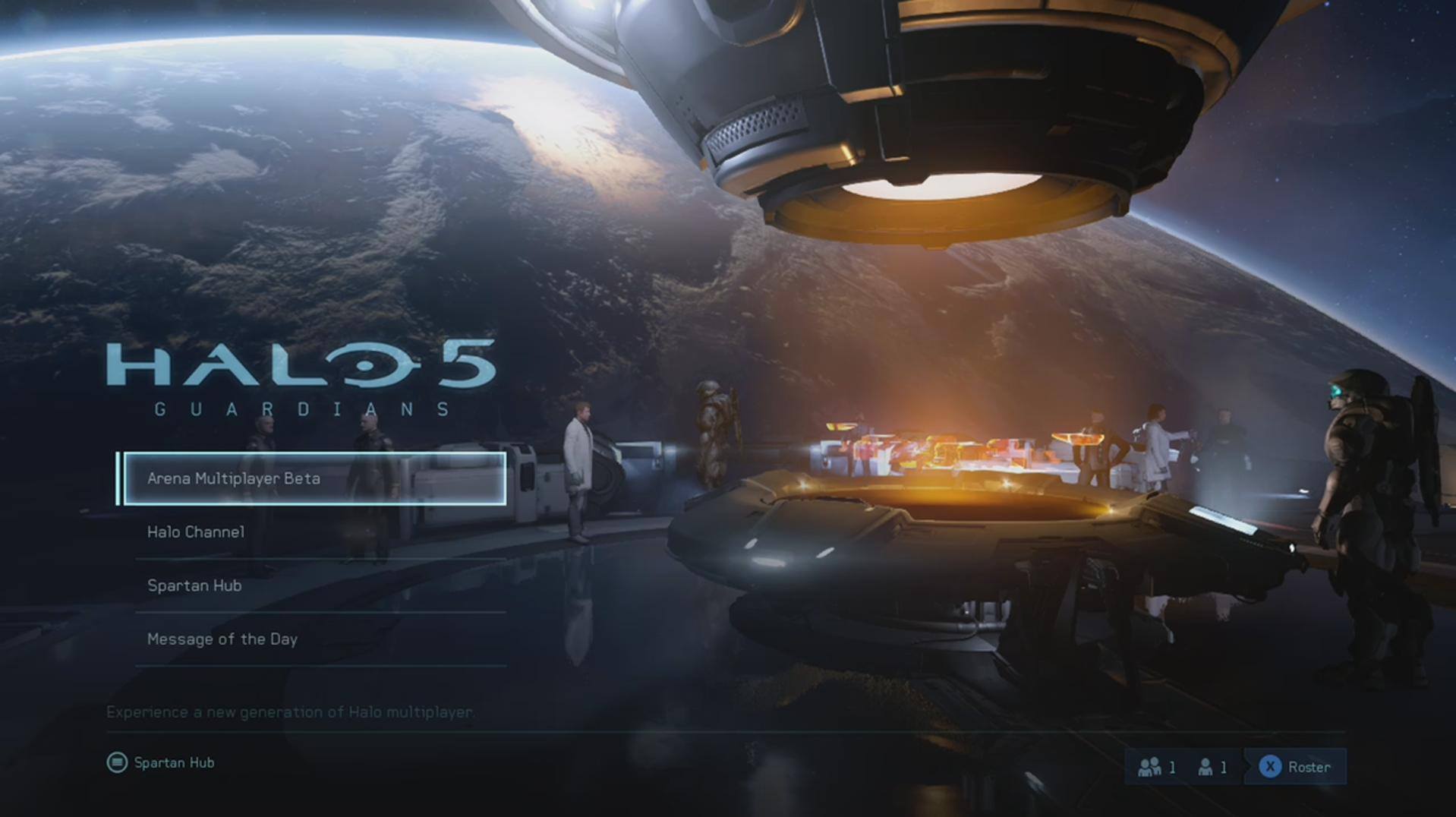Open the Halo Channel menu entry
Viewport: 1456px width, 817px height.
point(196,532)
